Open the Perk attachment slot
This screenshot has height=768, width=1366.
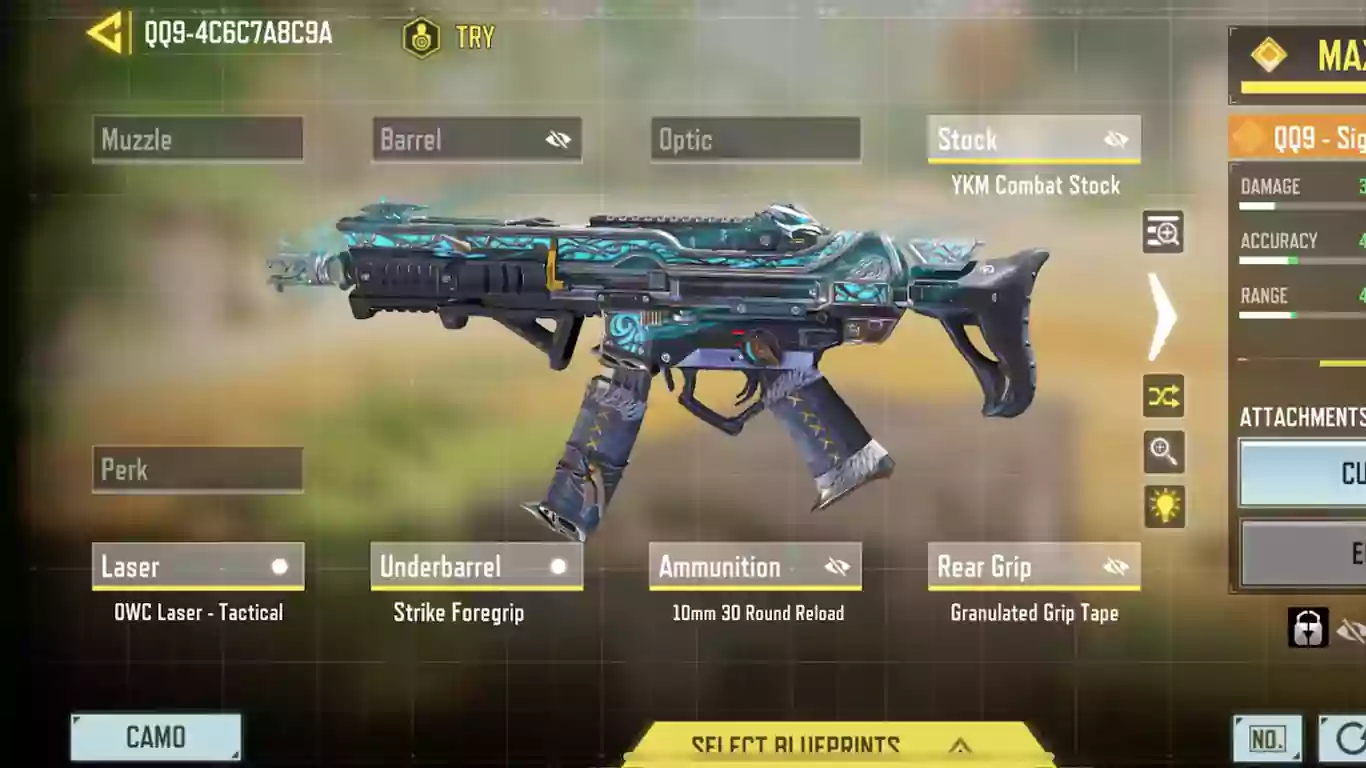pyautogui.click(x=197, y=469)
